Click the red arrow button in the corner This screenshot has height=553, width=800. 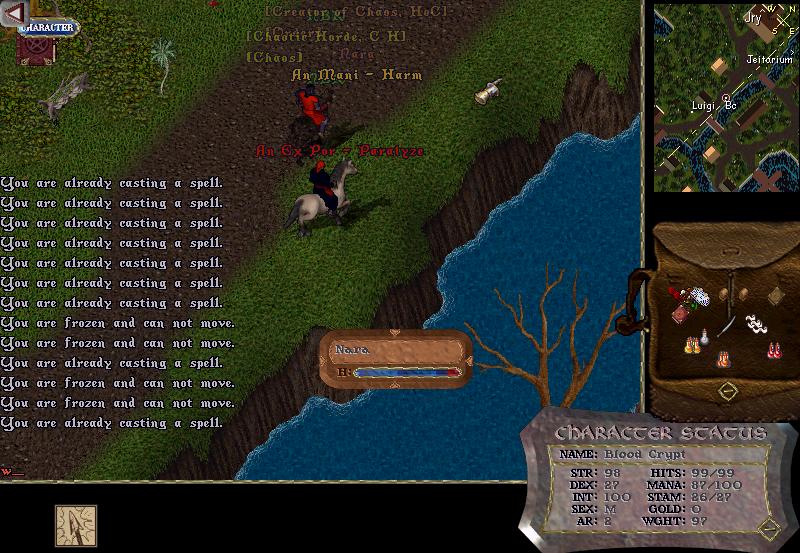tap(14, 10)
